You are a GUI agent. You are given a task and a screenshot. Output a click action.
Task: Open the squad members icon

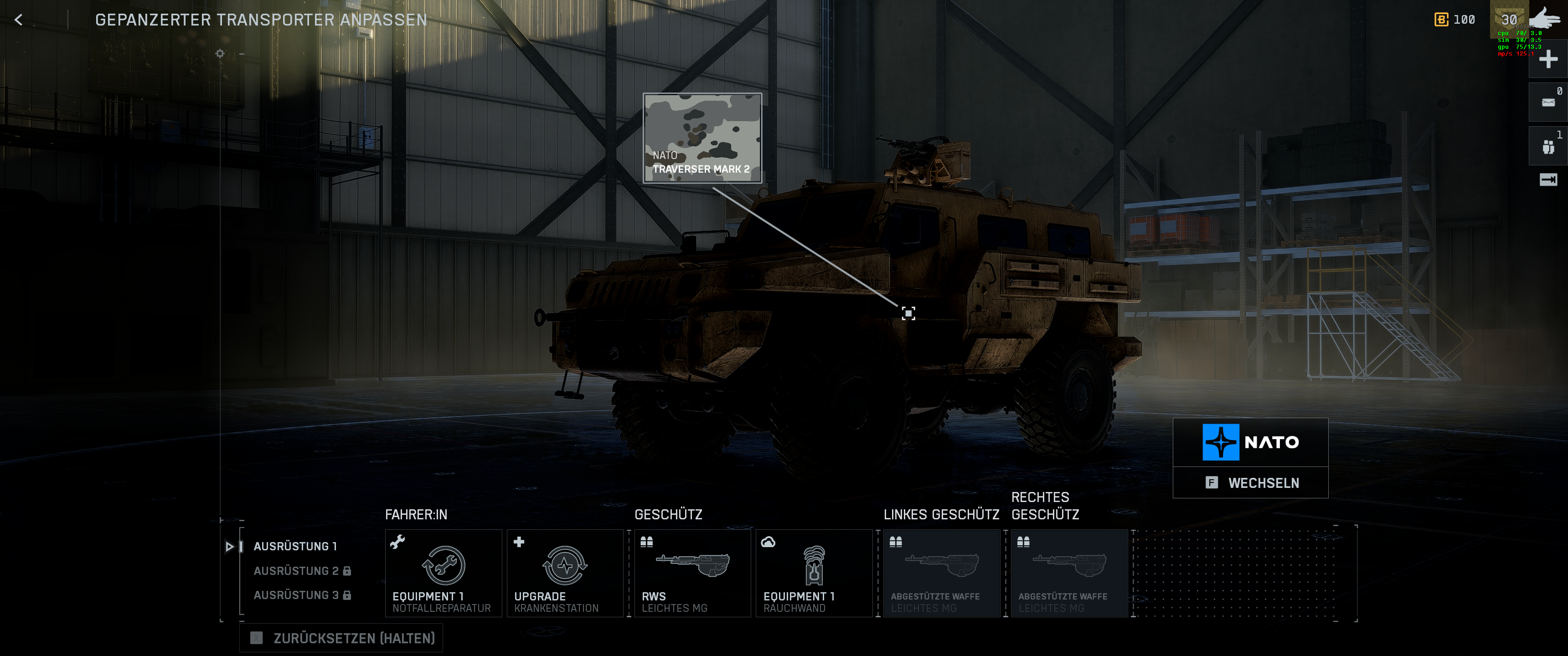click(x=1548, y=147)
